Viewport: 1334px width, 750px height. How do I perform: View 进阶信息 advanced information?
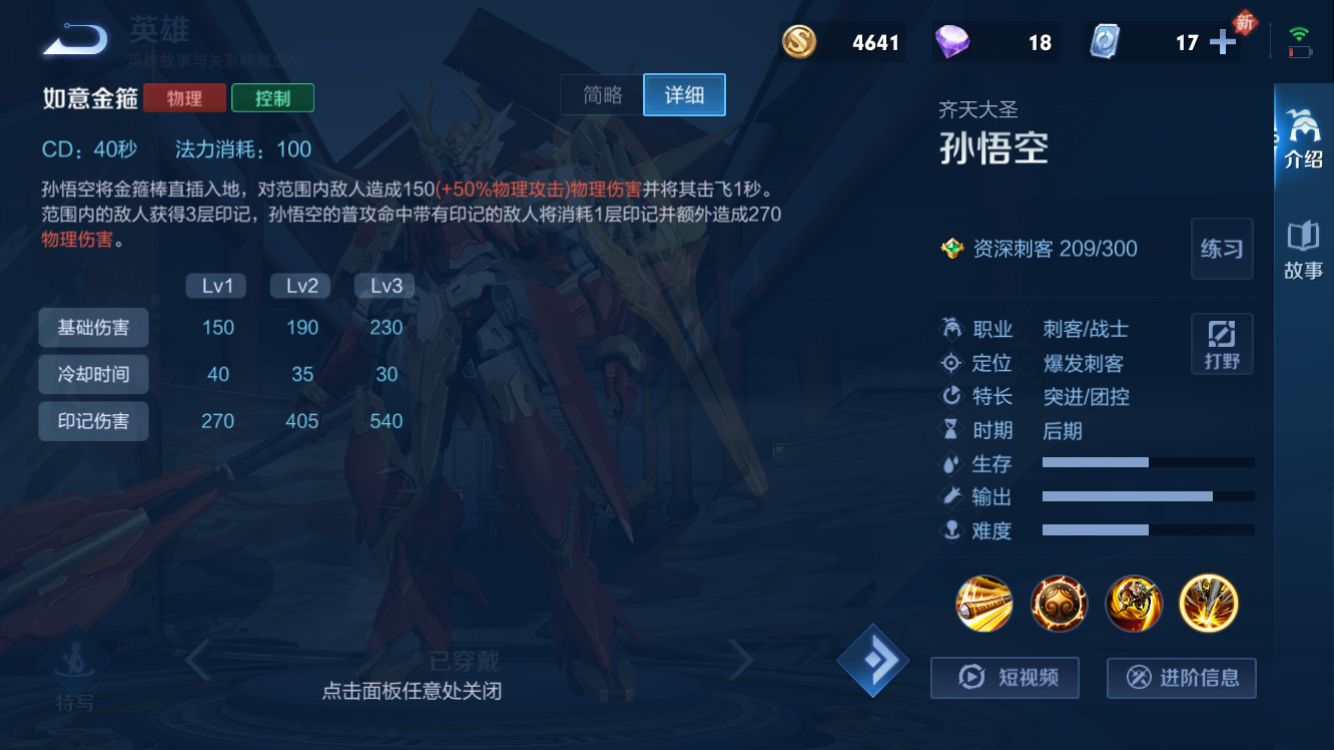click(1181, 678)
